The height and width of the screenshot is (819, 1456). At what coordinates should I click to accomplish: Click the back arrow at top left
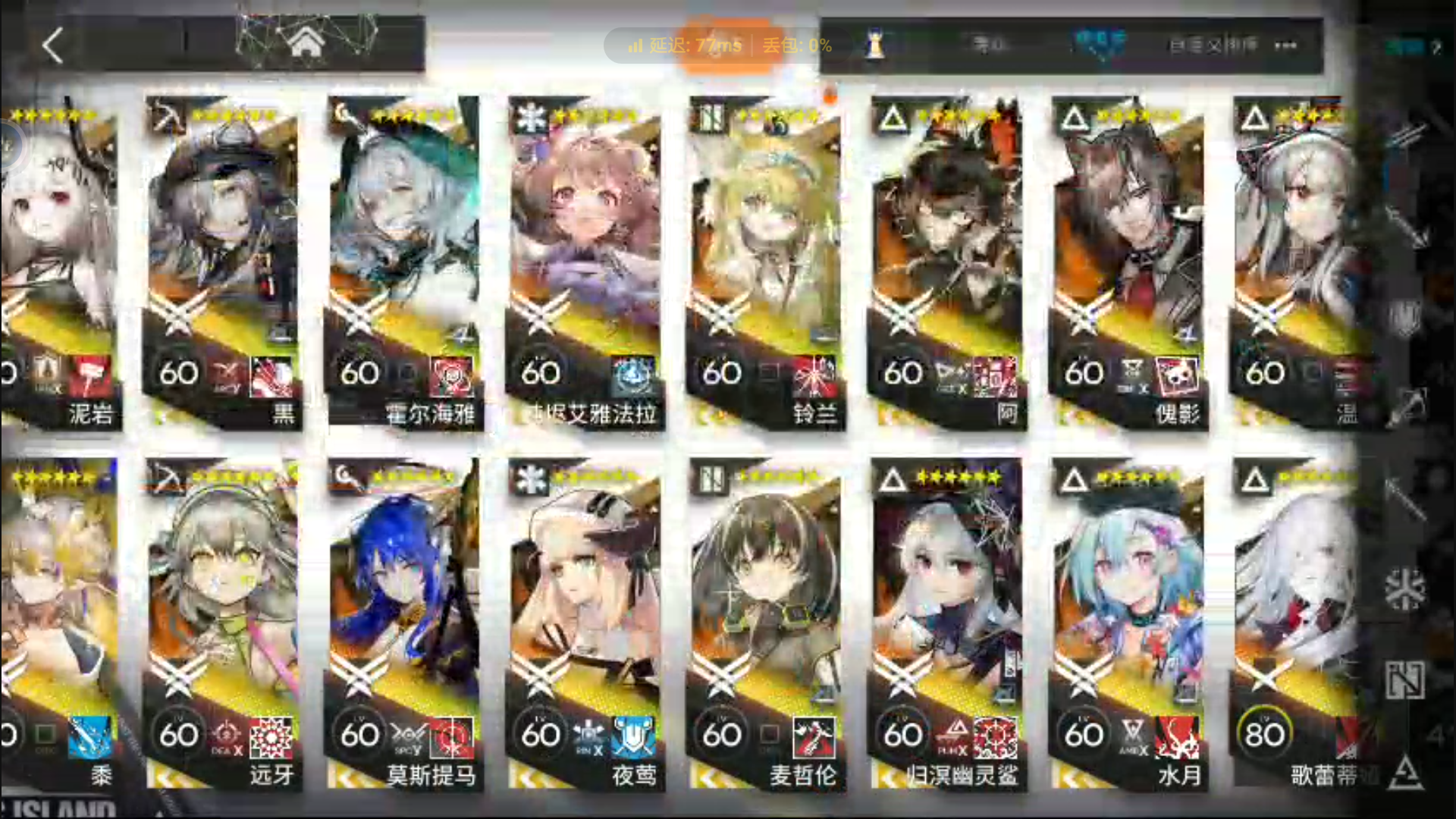(52, 47)
